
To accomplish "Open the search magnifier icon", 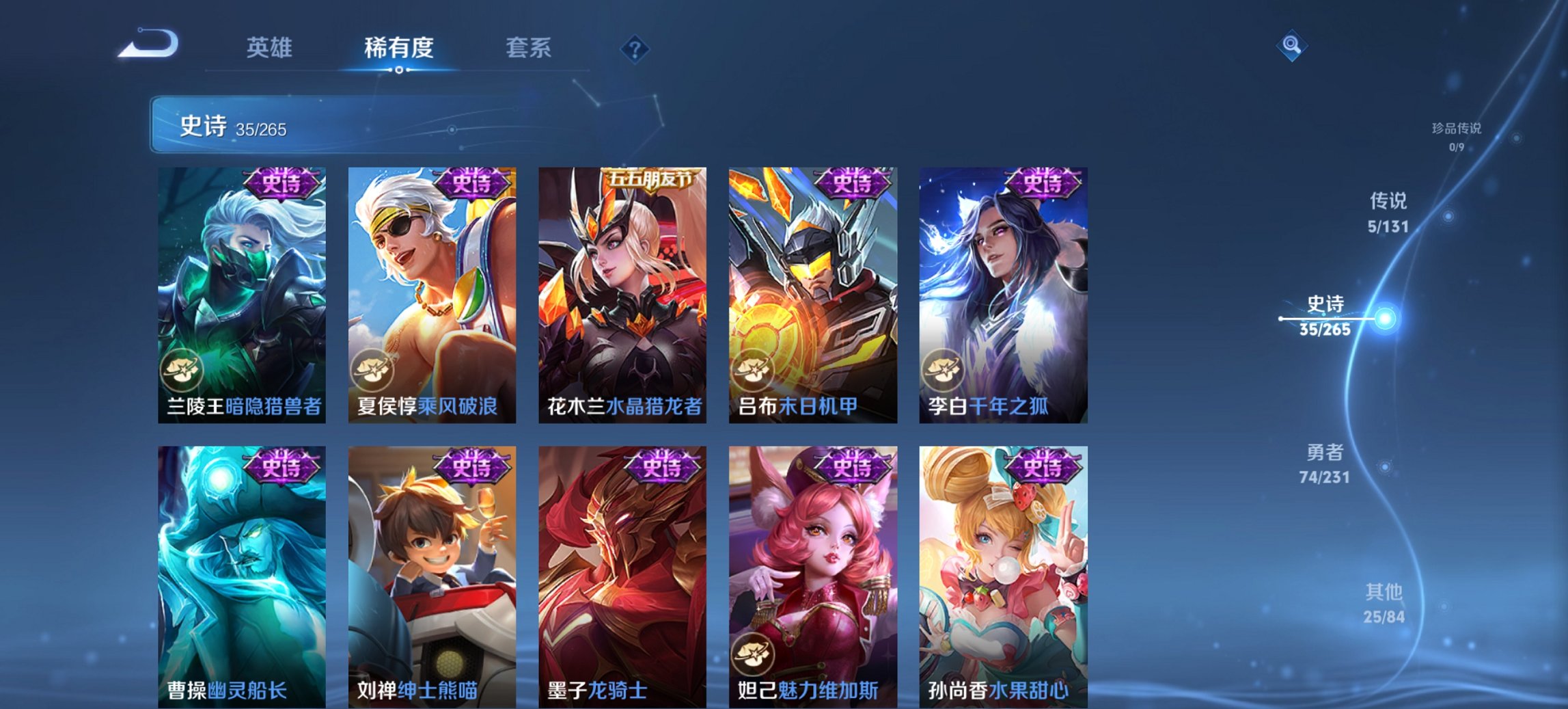I will [x=1292, y=46].
